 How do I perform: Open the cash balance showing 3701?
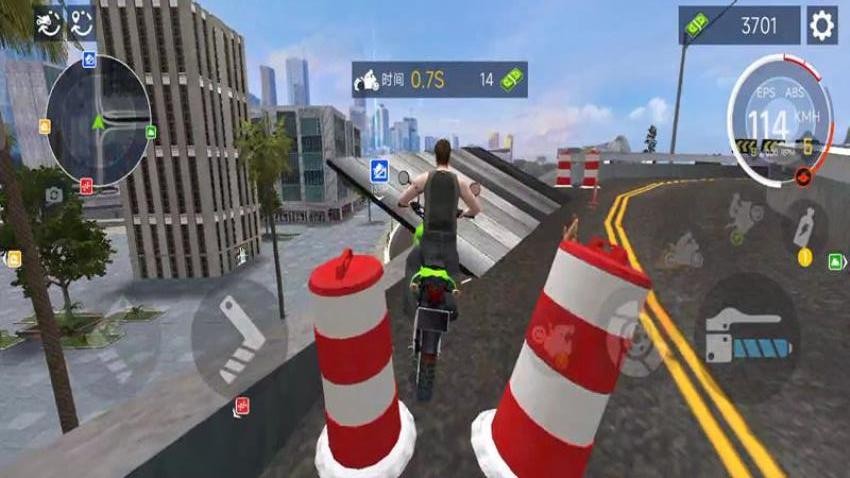pyautogui.click(x=741, y=25)
